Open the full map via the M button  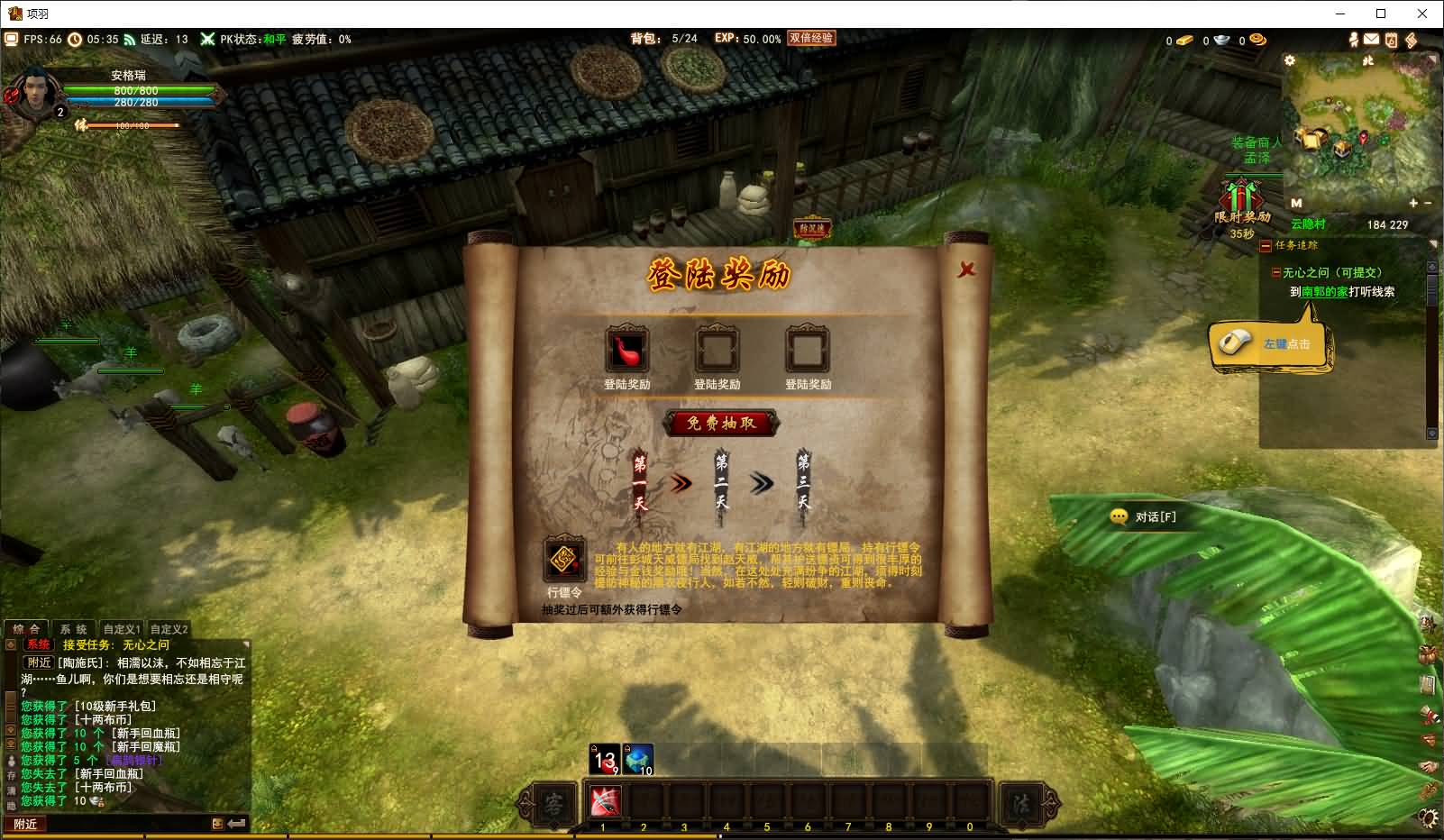point(1296,204)
